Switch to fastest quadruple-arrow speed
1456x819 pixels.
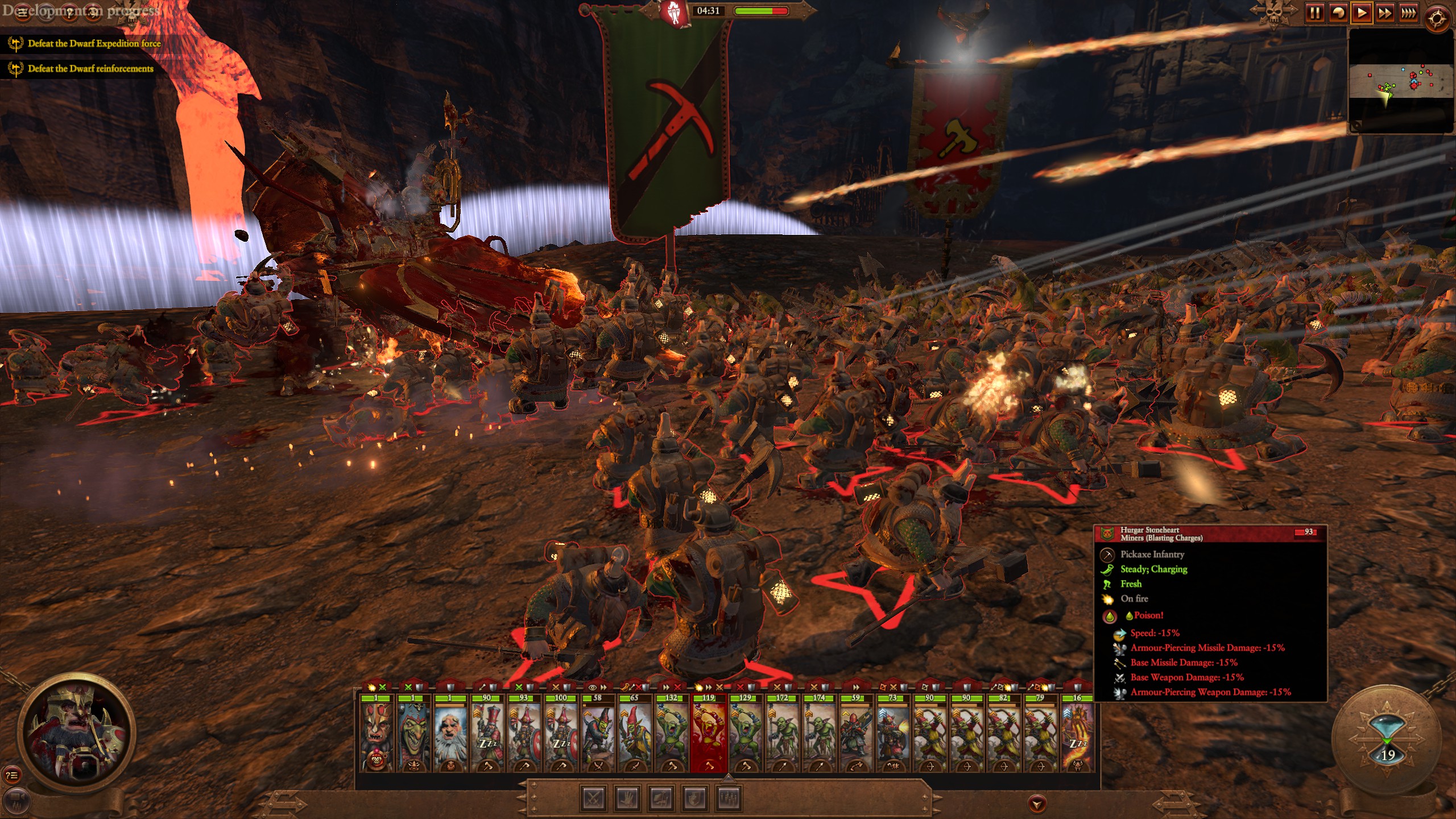1408,13
